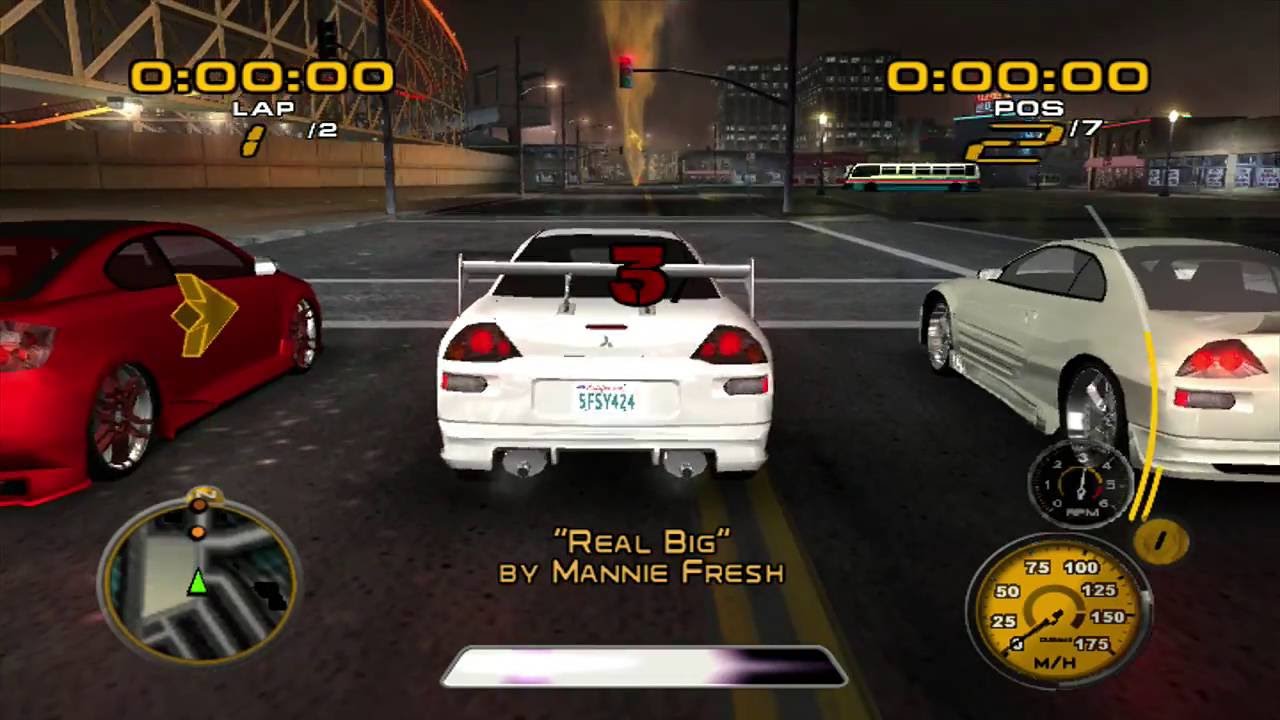Select the green player arrow on the minimap

[198, 580]
